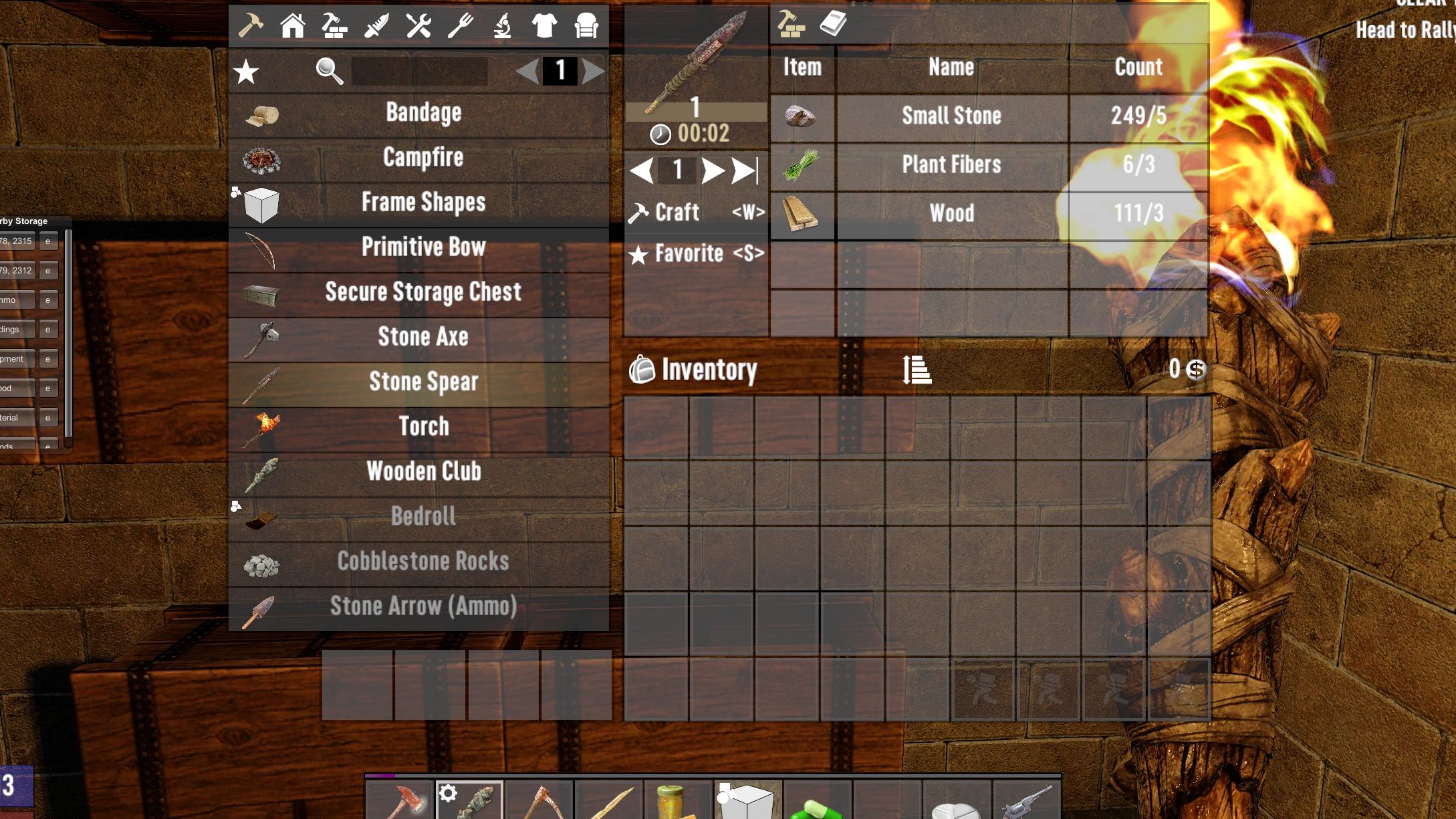This screenshot has height=819, width=1456.
Task: Select the Stone Axe recipe
Action: point(422,337)
